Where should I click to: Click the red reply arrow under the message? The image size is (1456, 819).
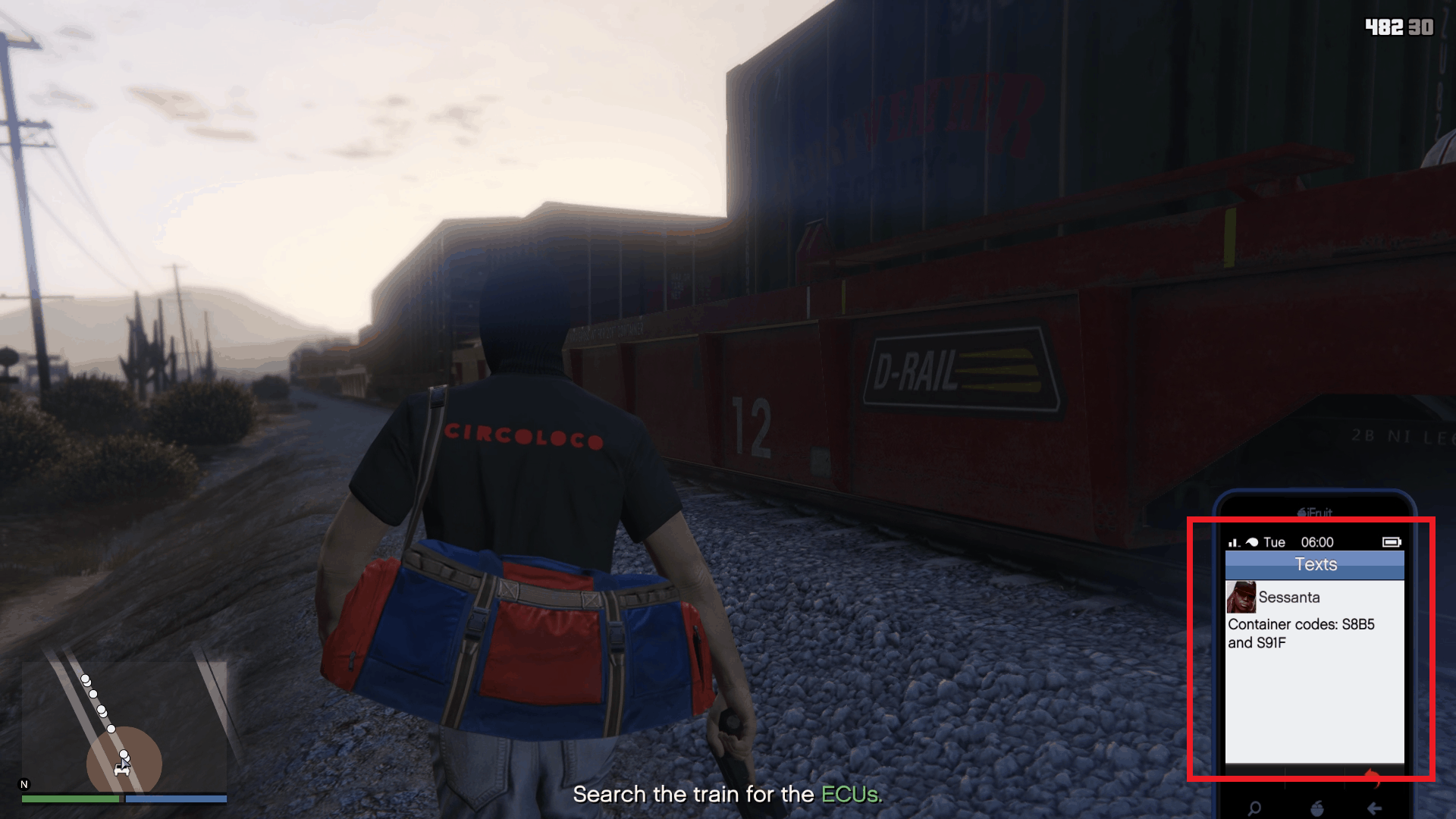pos(1371,778)
